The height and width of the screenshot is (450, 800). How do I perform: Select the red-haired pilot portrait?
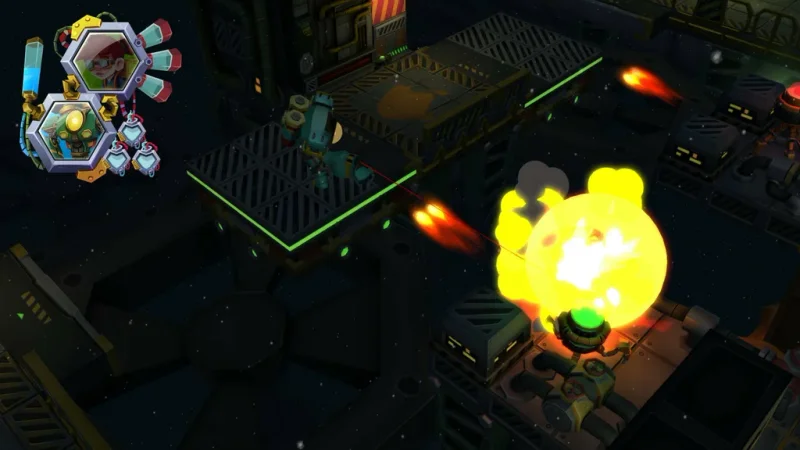(x=106, y=60)
